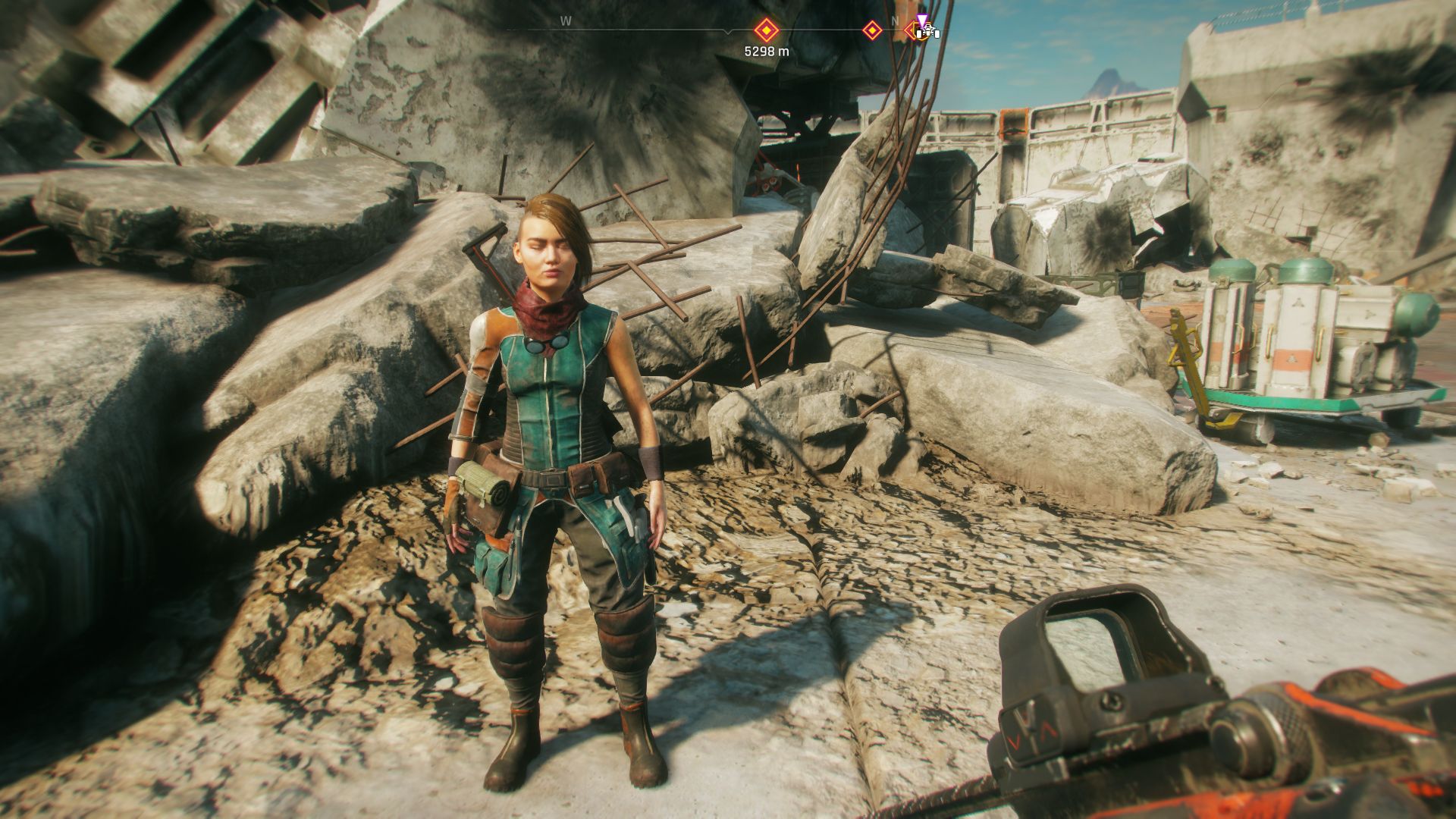This screenshot has height=819, width=1456.
Task: Click the white vehicle icon on the compass
Action: (927, 32)
